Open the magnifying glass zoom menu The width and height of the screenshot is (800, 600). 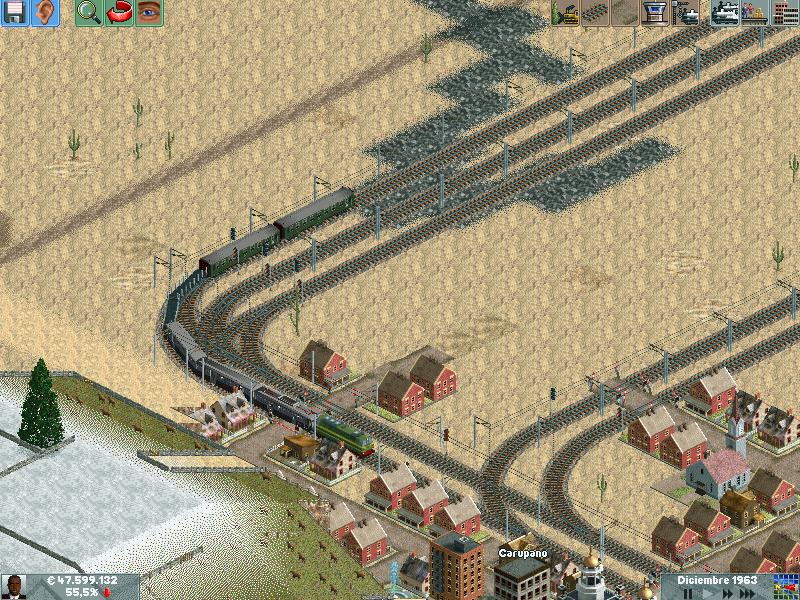pyautogui.click(x=89, y=13)
